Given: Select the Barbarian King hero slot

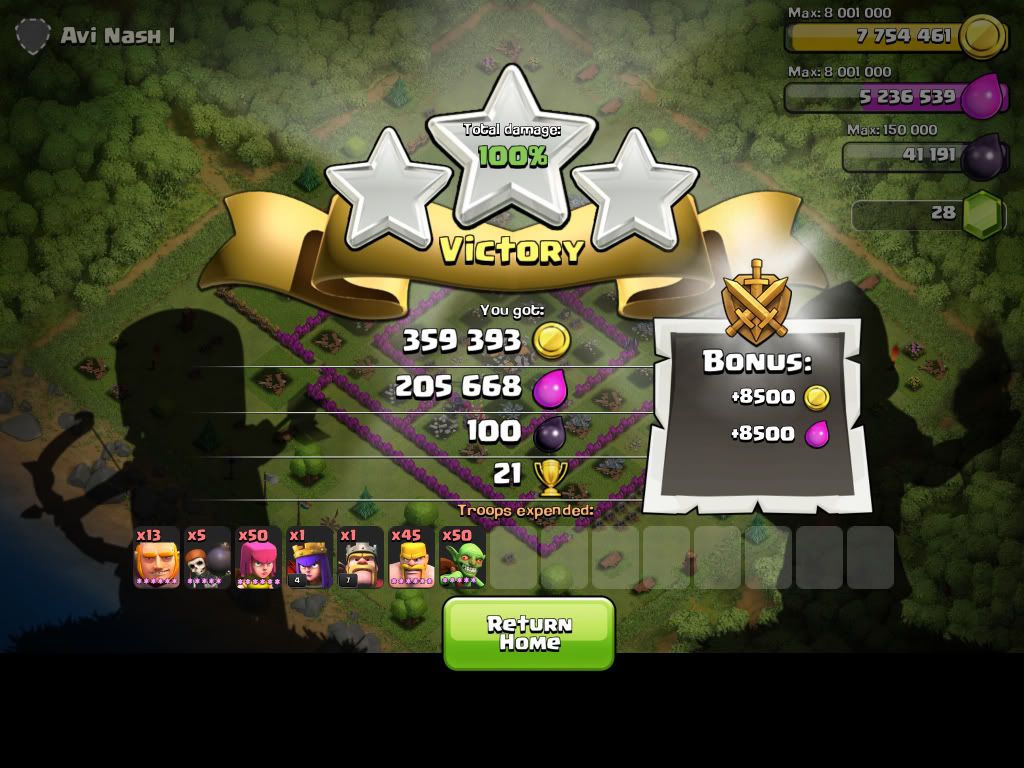Looking at the screenshot, I should pyautogui.click(x=361, y=557).
